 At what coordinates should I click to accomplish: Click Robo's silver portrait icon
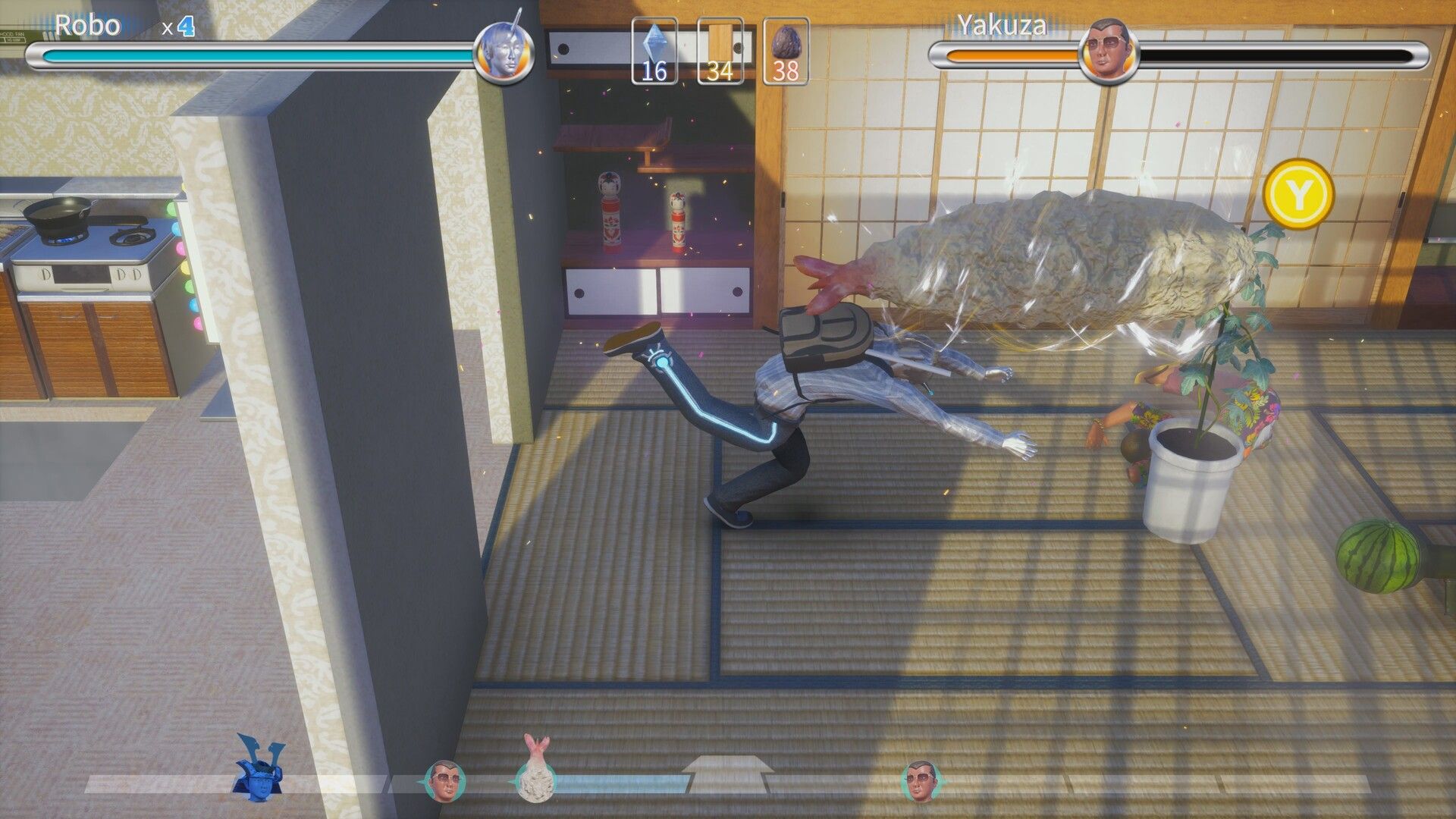(504, 52)
